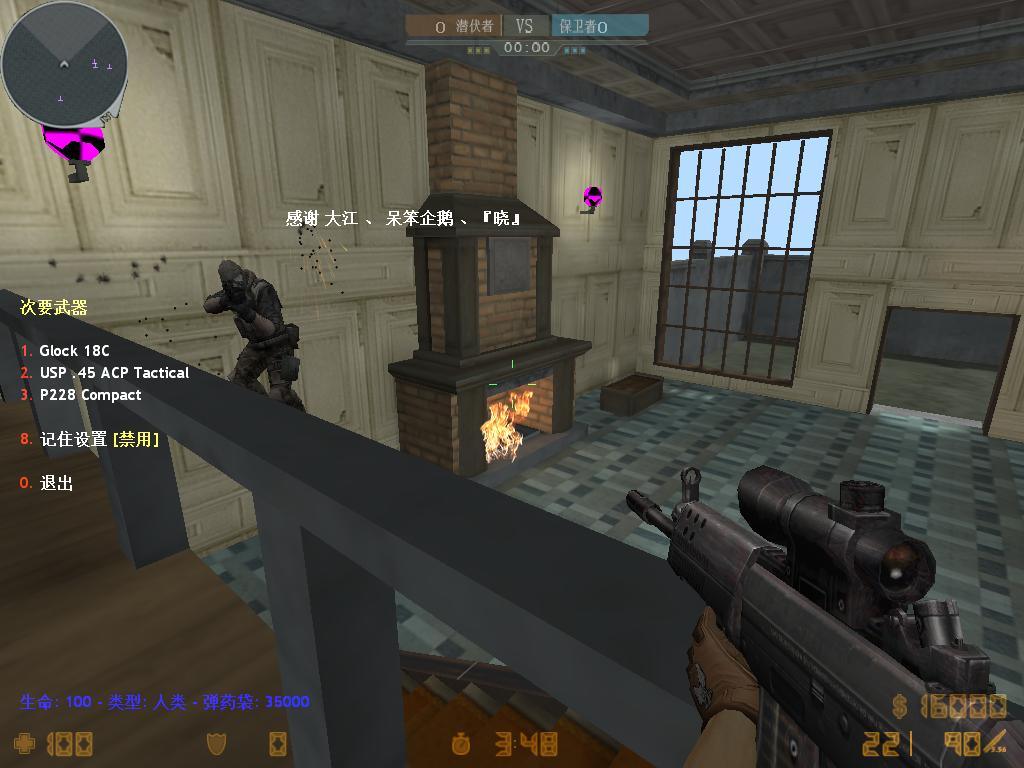Viewport: 1024px width, 768px height.
Task: Toggle the 记住设置 remember-settings option
Action: pos(98,439)
